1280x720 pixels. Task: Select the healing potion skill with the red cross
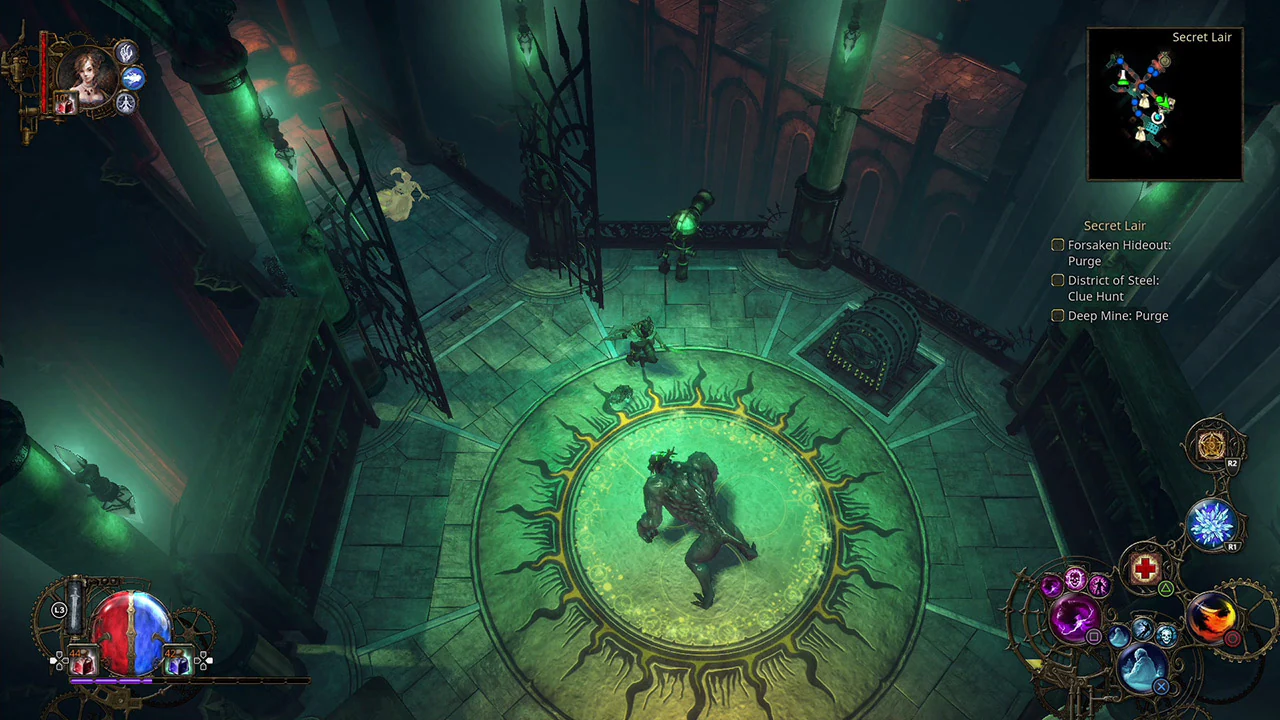(x=1145, y=568)
